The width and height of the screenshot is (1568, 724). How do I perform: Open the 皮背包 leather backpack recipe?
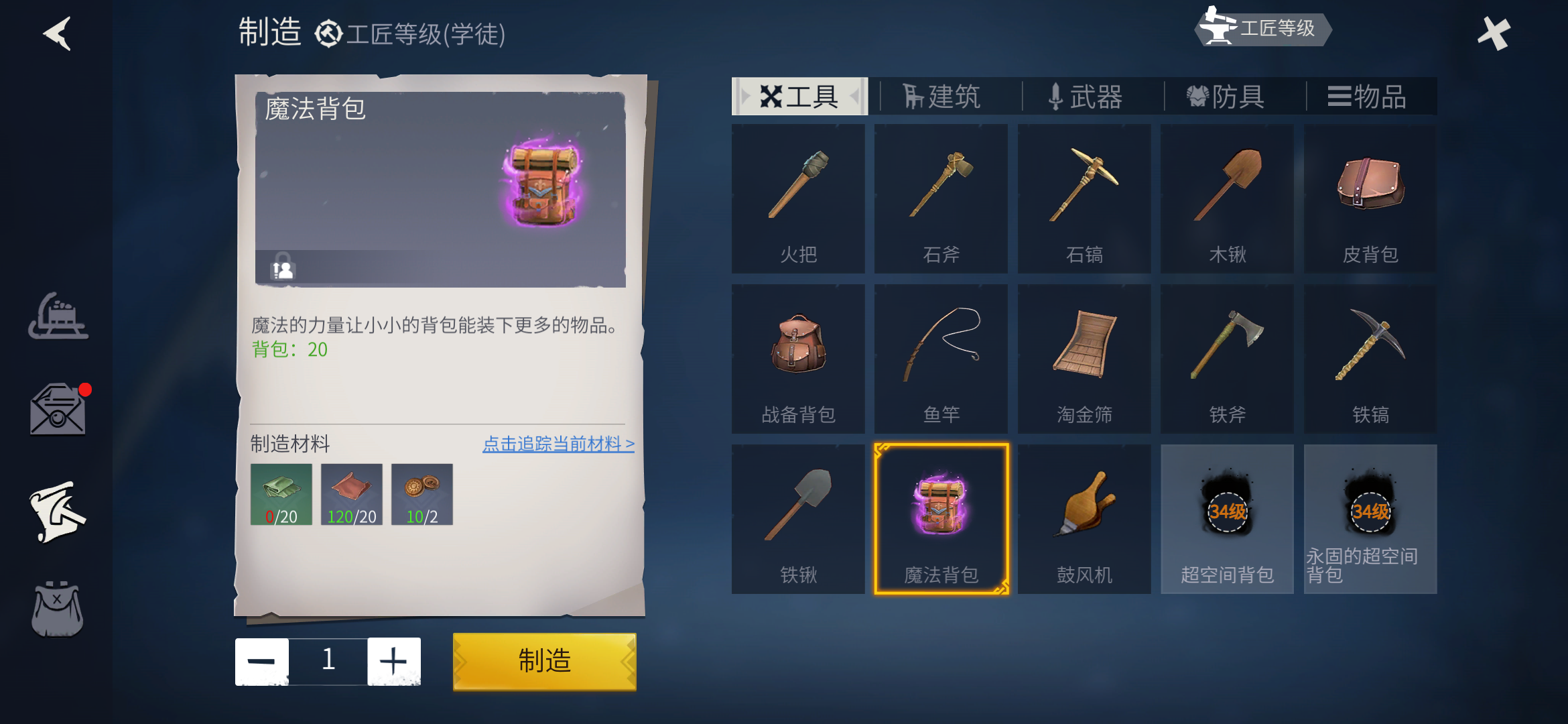point(1369,198)
